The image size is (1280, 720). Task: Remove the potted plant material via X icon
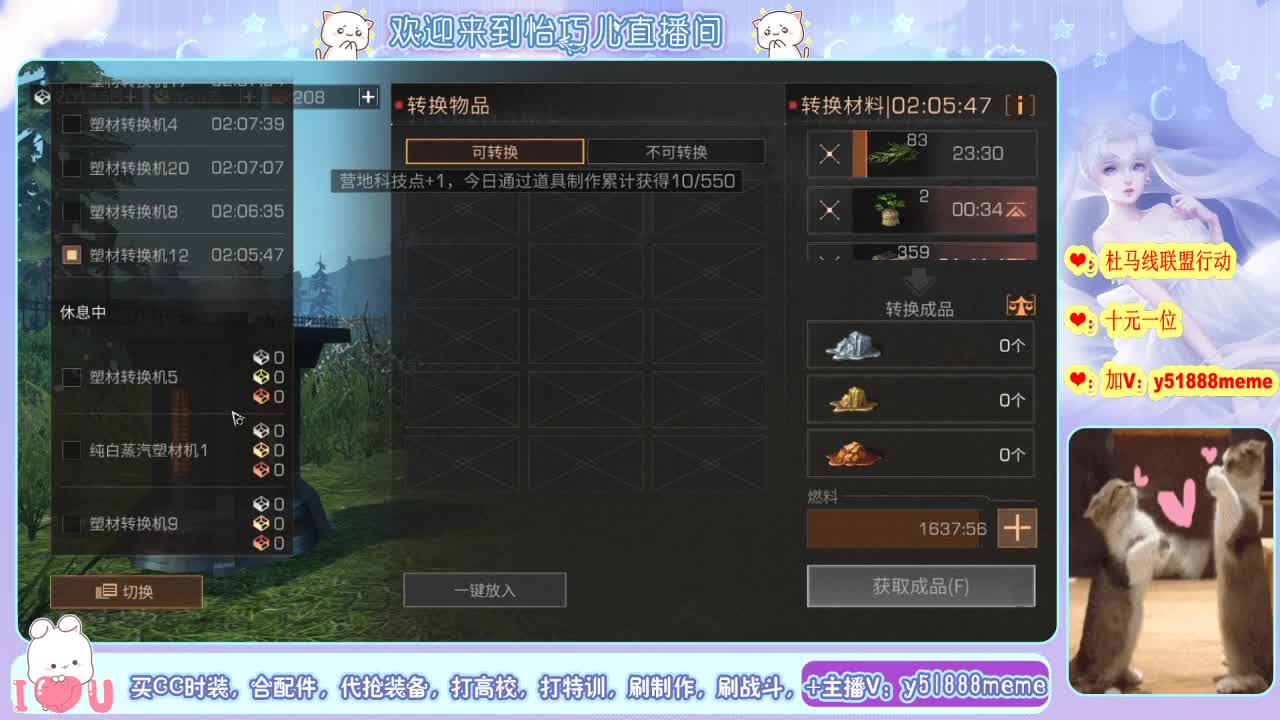tap(830, 209)
